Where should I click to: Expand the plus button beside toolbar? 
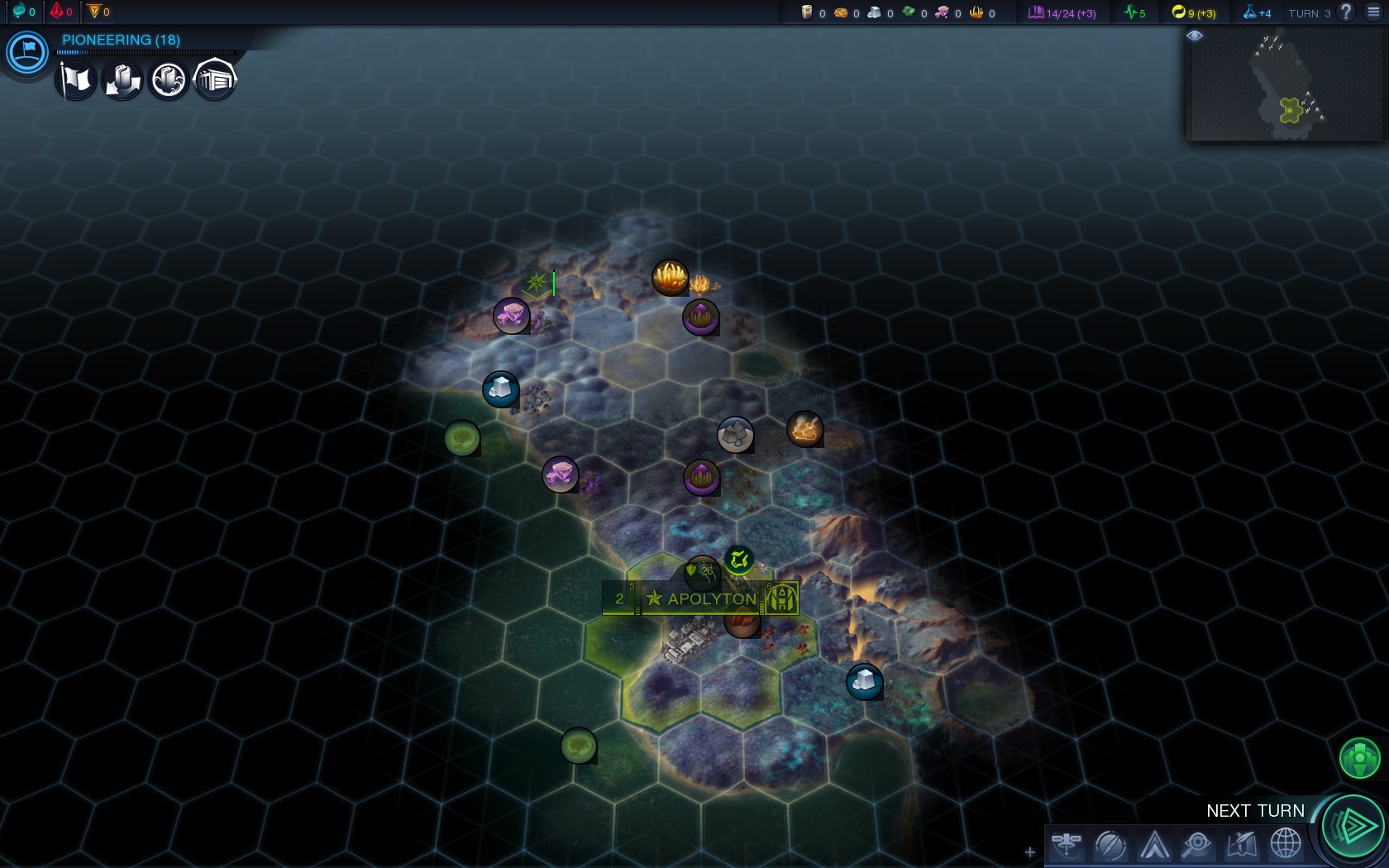coord(1029,851)
